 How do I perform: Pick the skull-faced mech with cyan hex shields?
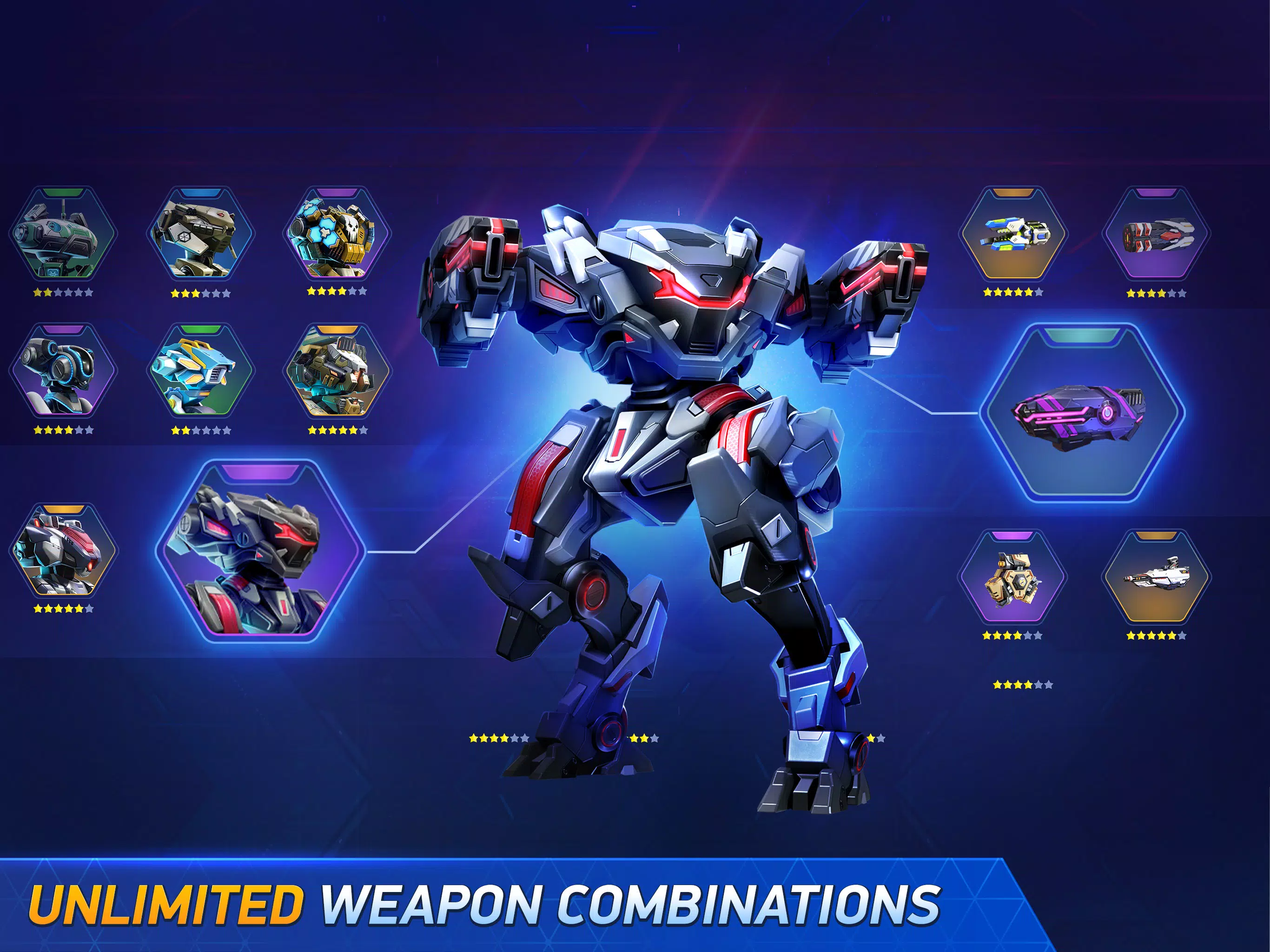pos(337,234)
